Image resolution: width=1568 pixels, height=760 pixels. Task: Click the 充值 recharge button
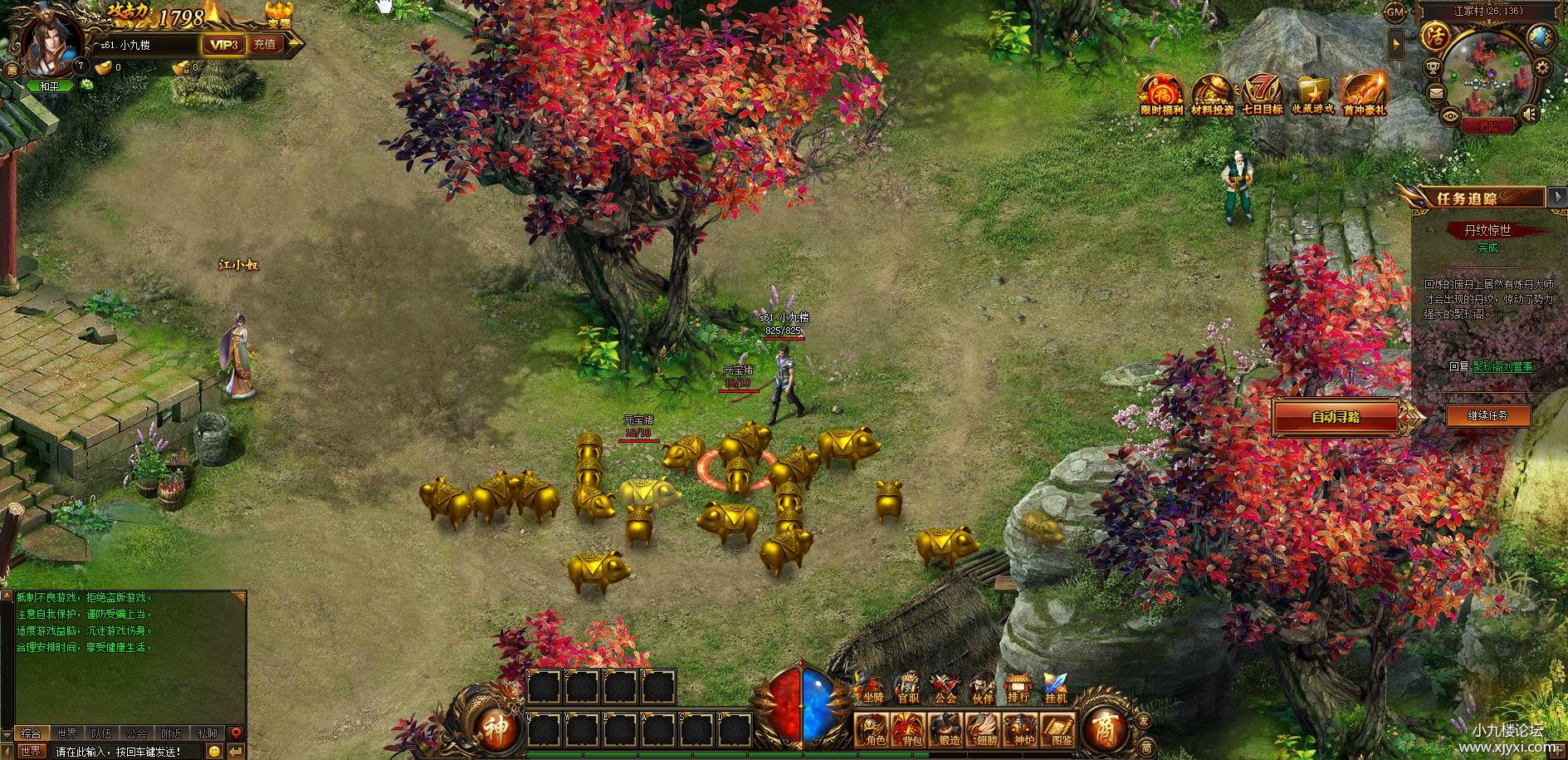(x=265, y=45)
